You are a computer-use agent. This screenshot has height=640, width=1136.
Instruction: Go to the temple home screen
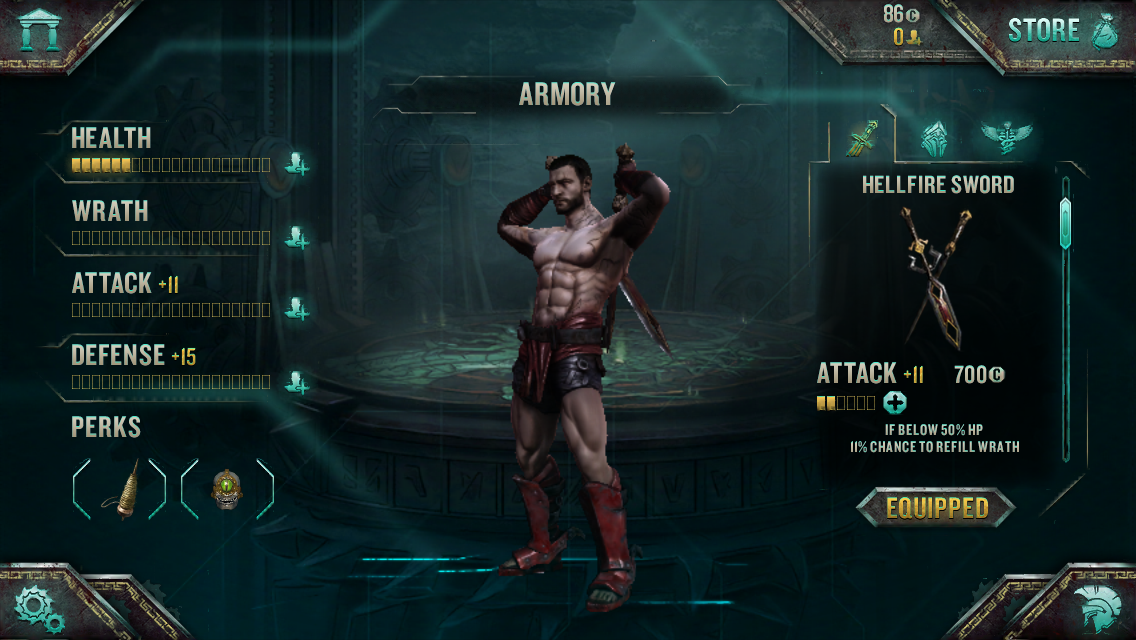(40, 29)
